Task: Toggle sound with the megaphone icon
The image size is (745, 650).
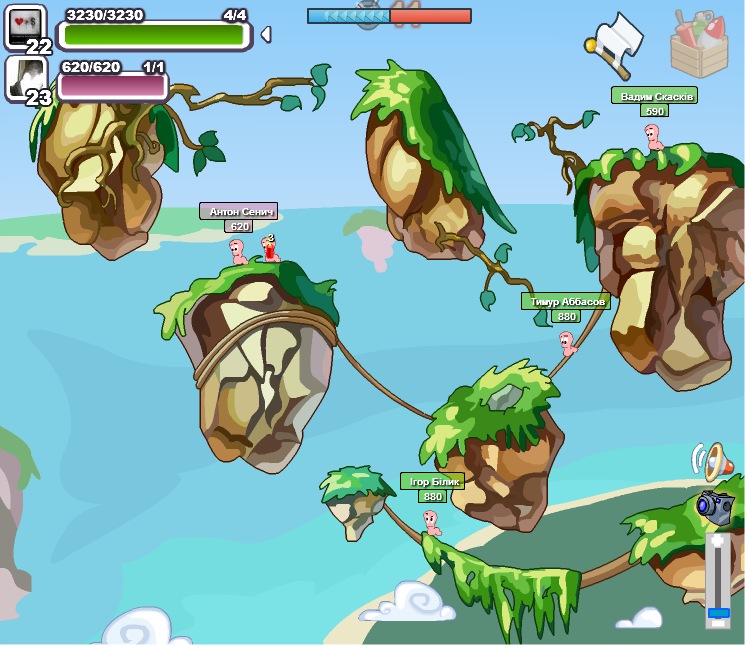Action: tap(708, 462)
